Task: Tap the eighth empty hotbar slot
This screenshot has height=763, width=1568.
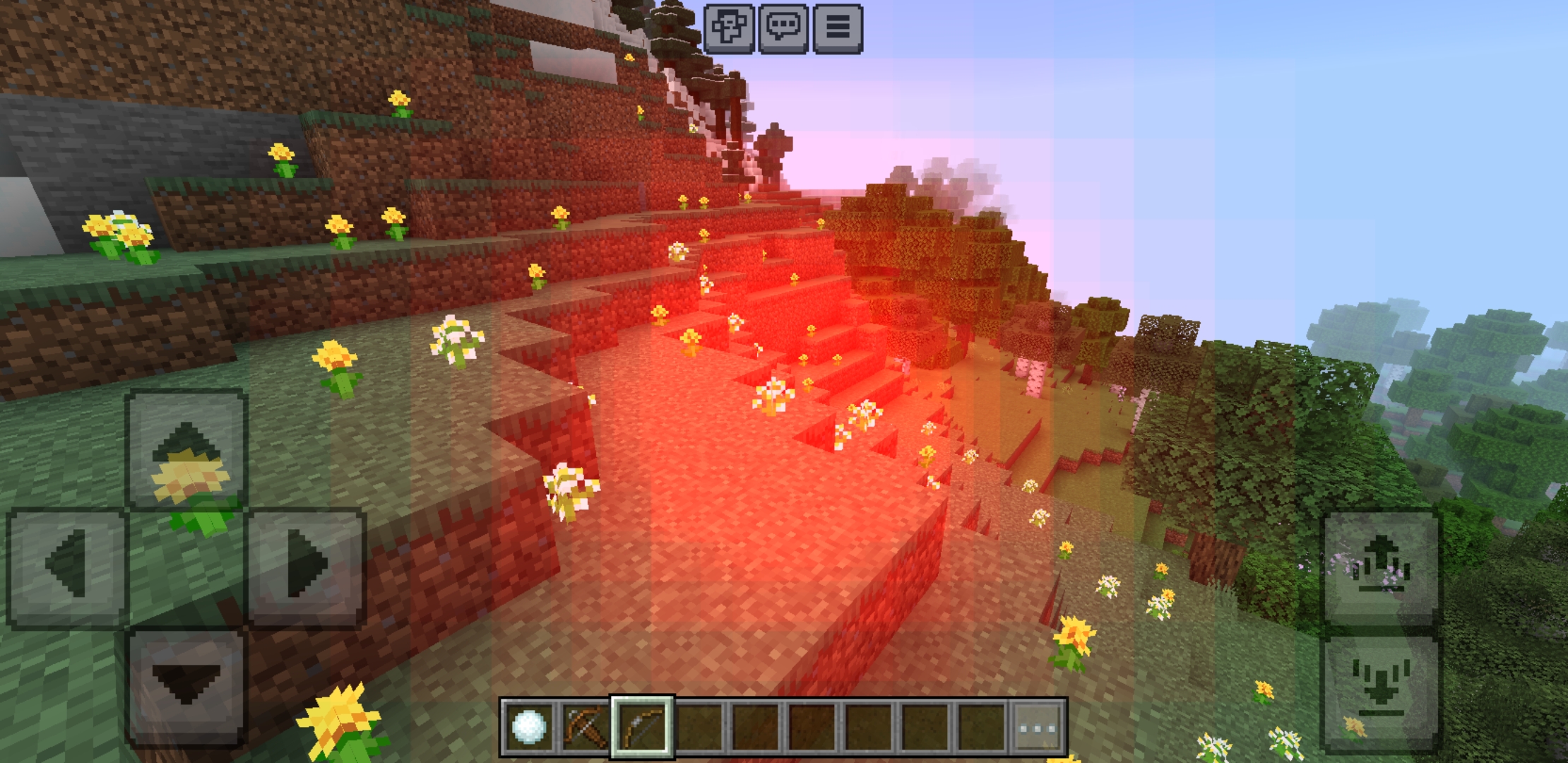Action: (927, 726)
